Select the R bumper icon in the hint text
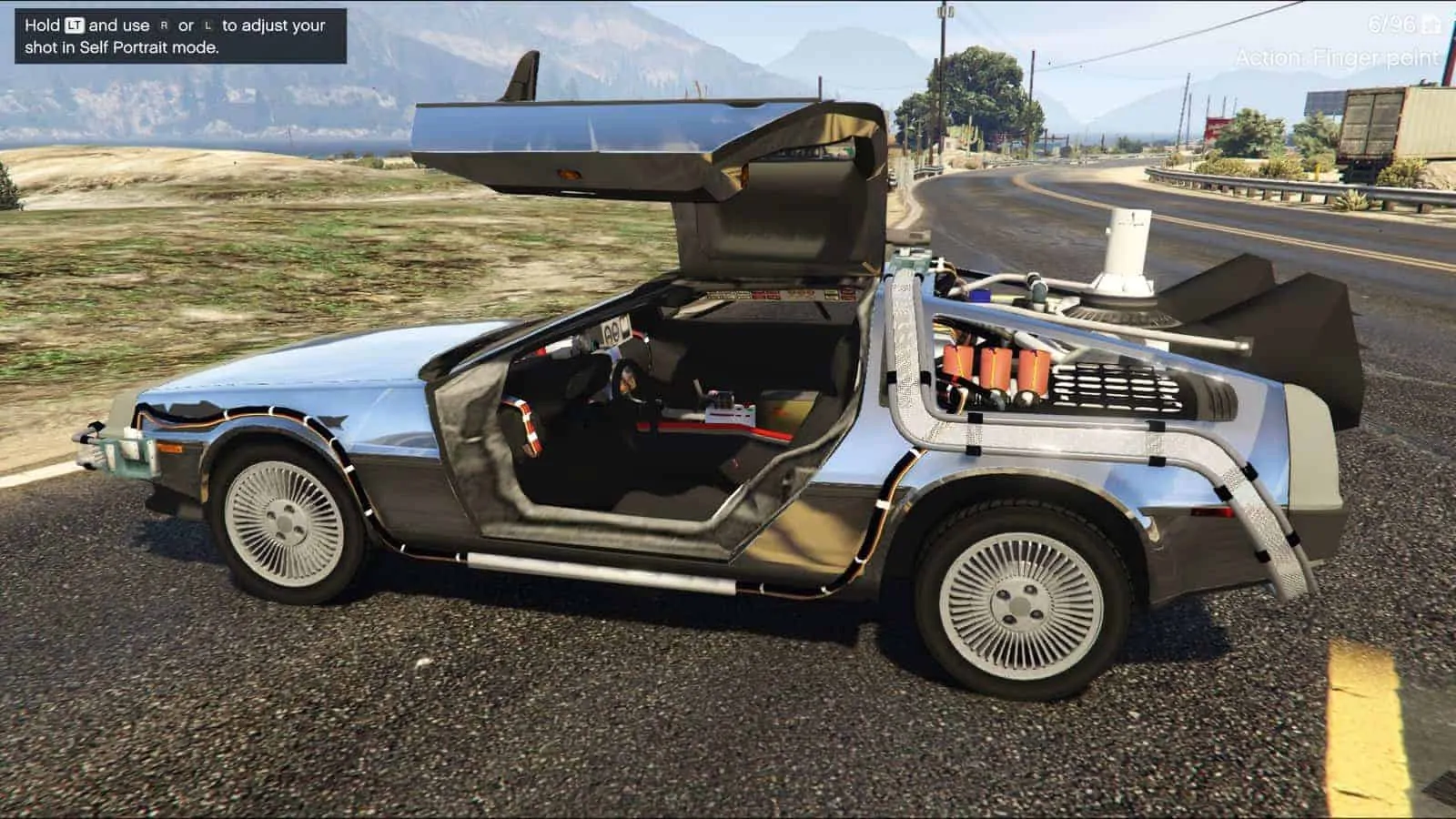The width and height of the screenshot is (1456, 819). [164, 25]
